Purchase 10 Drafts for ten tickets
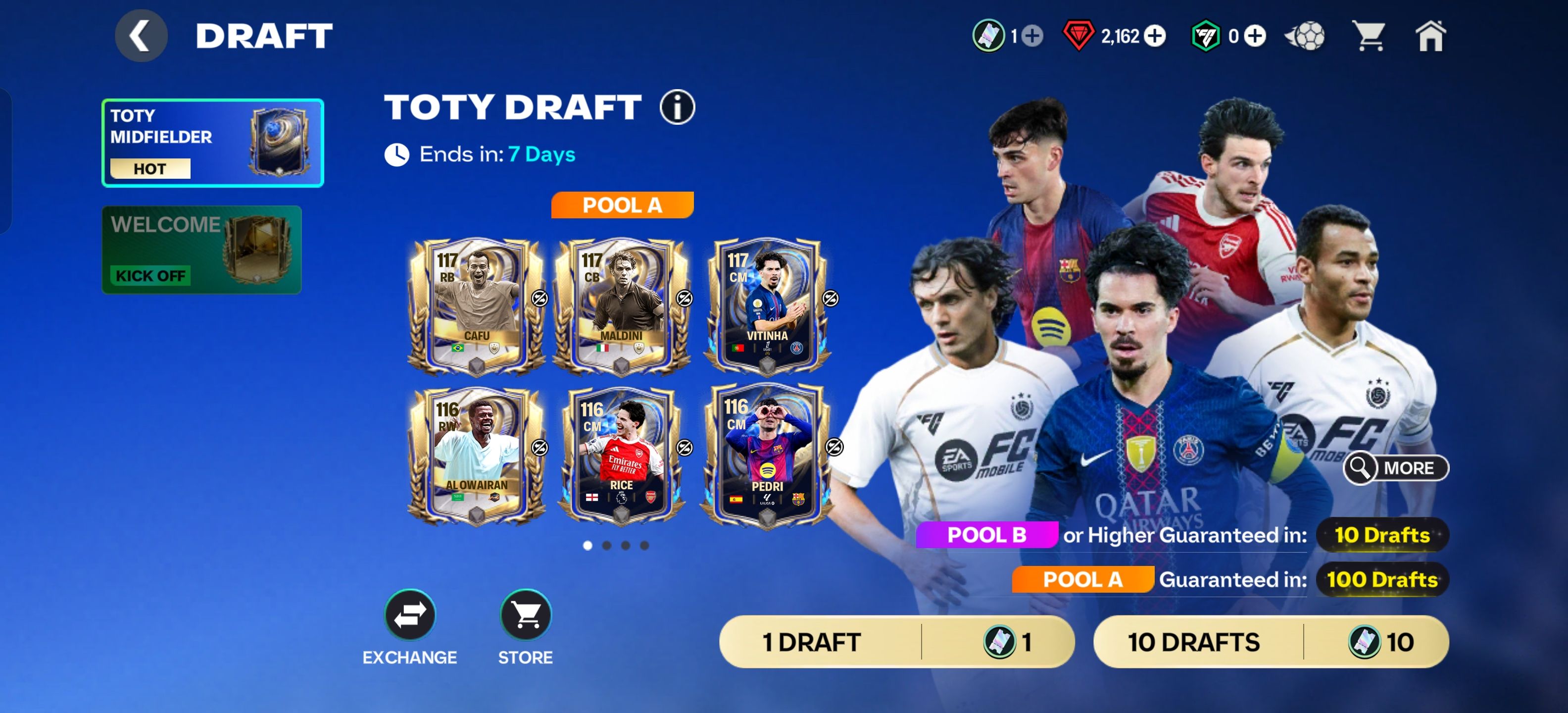Image resolution: width=1568 pixels, height=713 pixels. point(1271,642)
